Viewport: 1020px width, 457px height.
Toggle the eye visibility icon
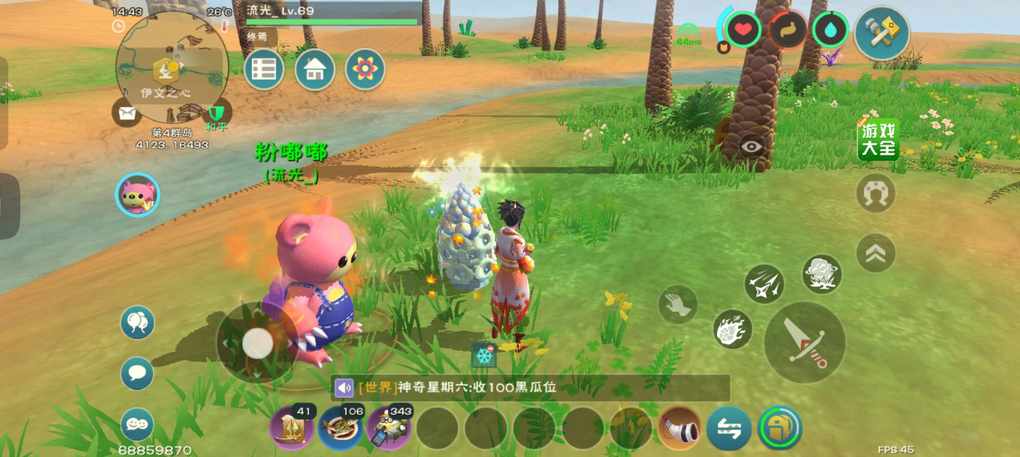pyautogui.click(x=751, y=147)
